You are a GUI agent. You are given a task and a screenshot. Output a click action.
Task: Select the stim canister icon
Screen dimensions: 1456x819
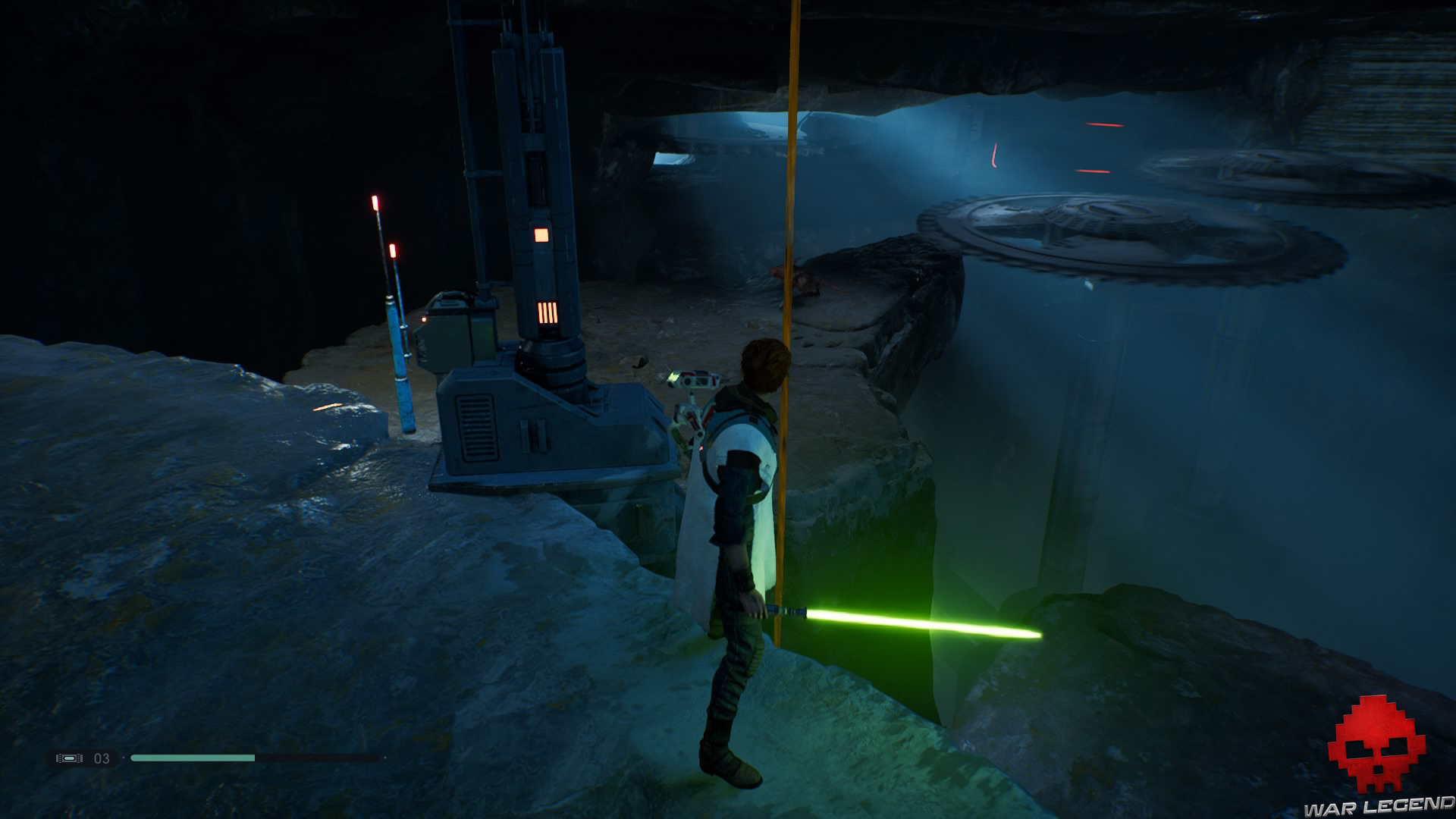[69, 758]
